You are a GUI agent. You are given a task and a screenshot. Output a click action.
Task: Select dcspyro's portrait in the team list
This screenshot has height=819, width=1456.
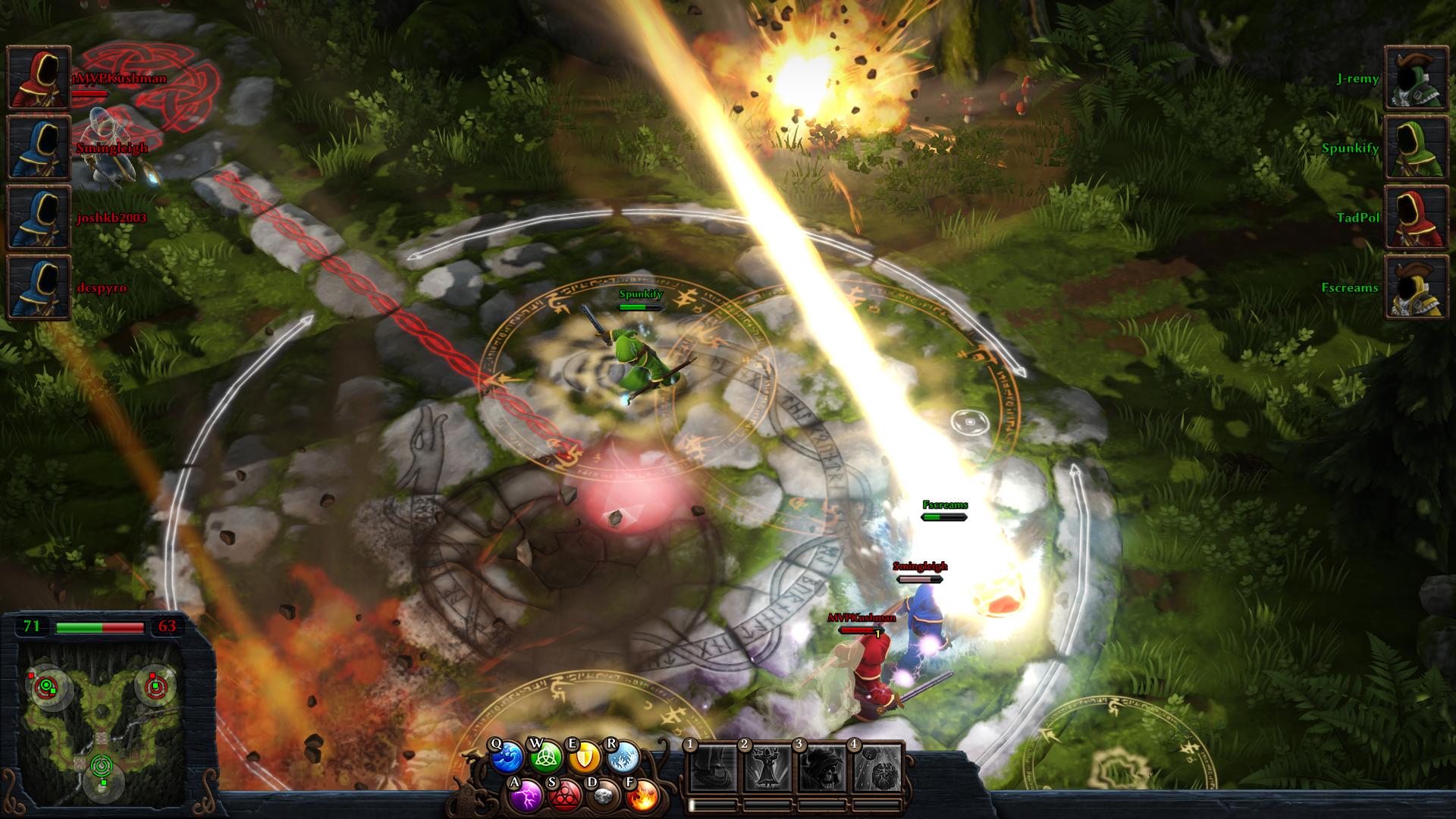(x=39, y=287)
